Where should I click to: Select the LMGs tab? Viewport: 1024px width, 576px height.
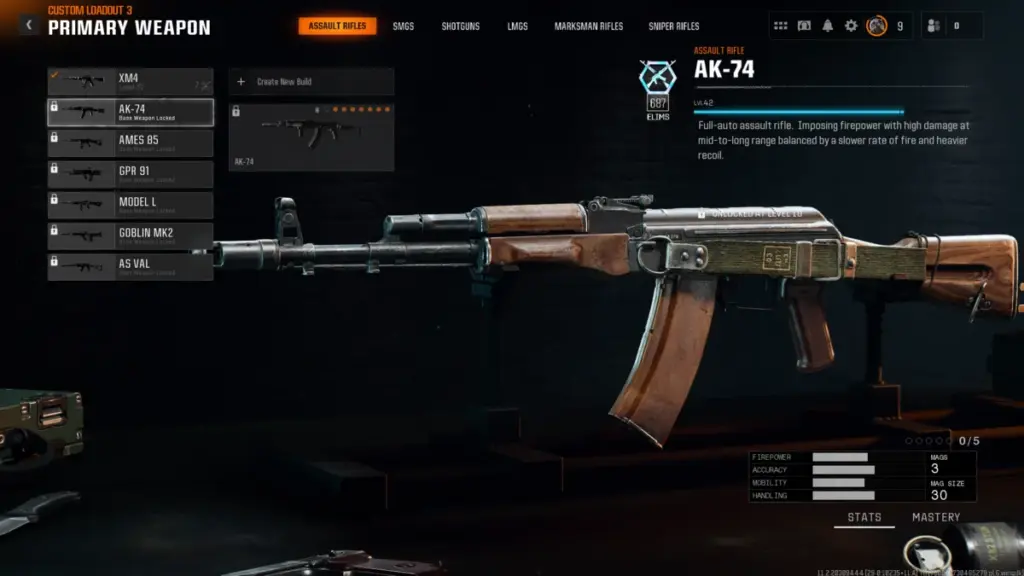517,26
